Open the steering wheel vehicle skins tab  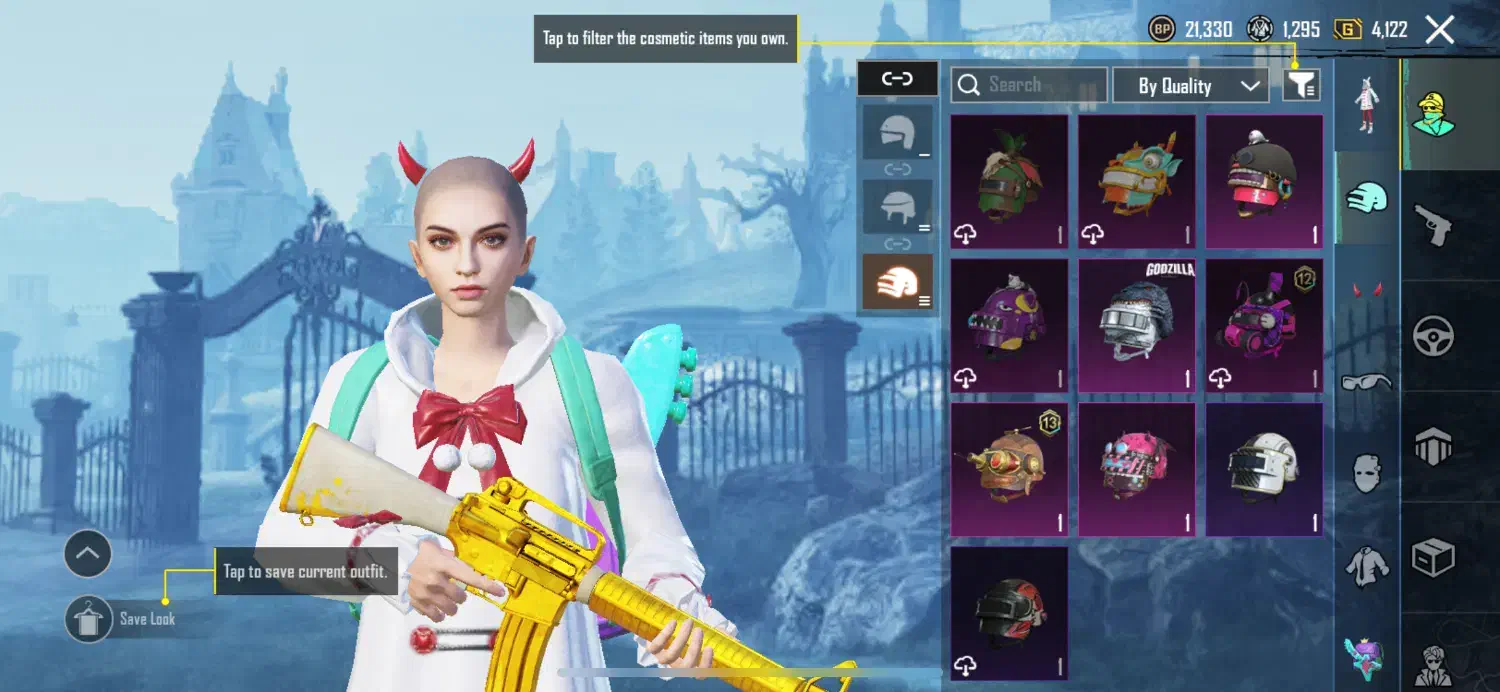[x=1433, y=336]
